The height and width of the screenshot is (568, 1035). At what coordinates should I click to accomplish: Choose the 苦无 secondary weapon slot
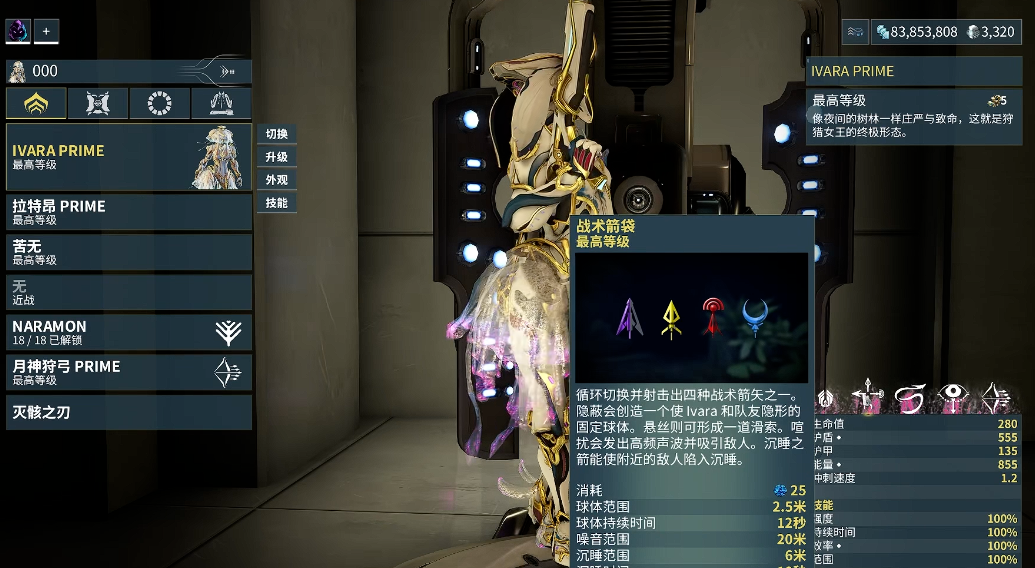tap(128, 252)
